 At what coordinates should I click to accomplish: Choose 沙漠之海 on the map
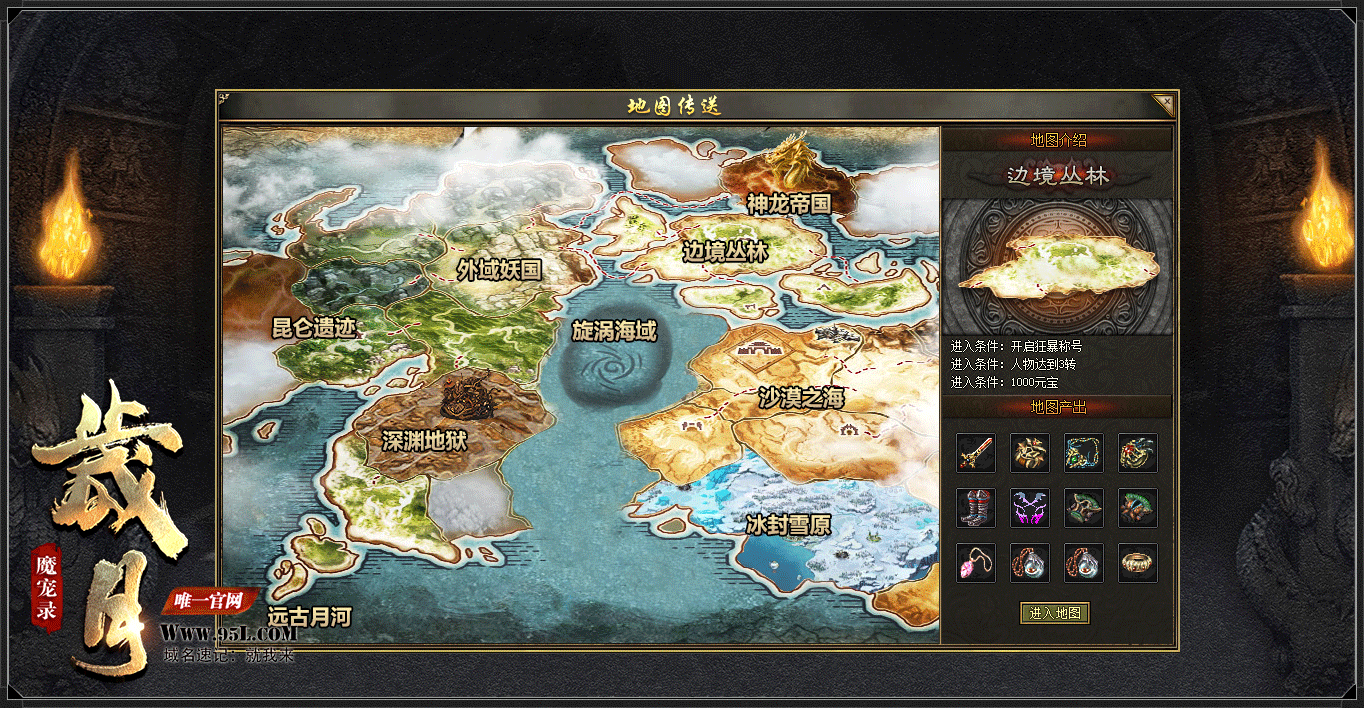click(x=801, y=398)
